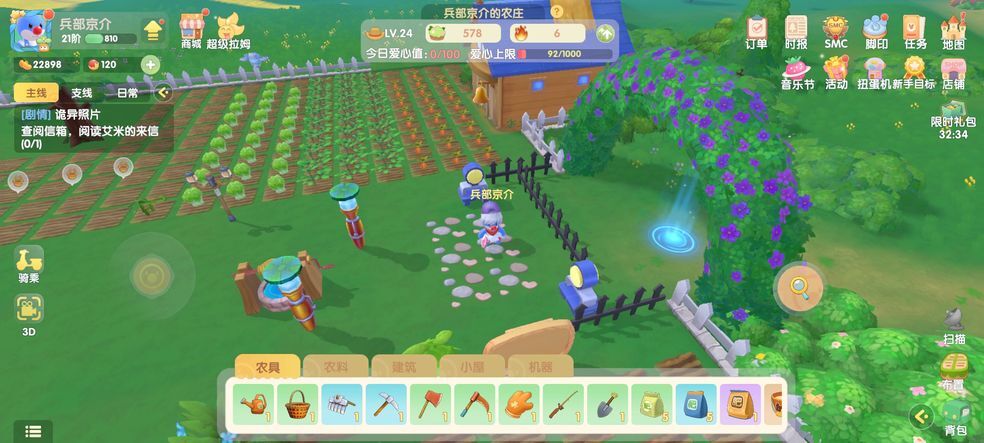Choose the red axe tool slot

[429, 404]
